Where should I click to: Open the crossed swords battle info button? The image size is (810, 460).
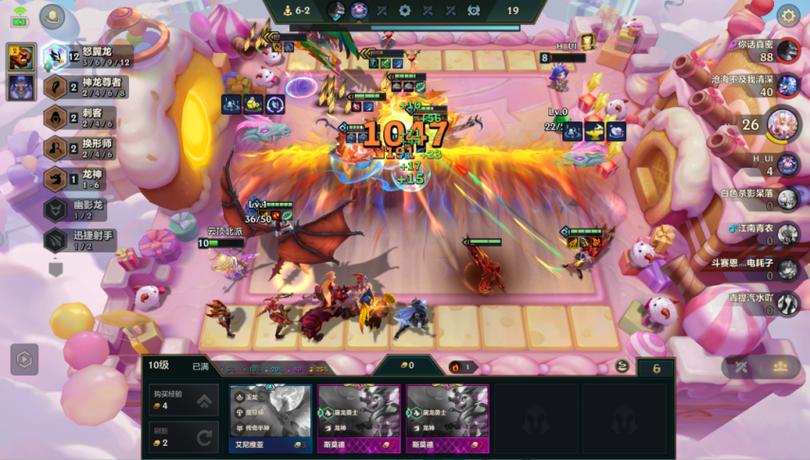(741, 367)
